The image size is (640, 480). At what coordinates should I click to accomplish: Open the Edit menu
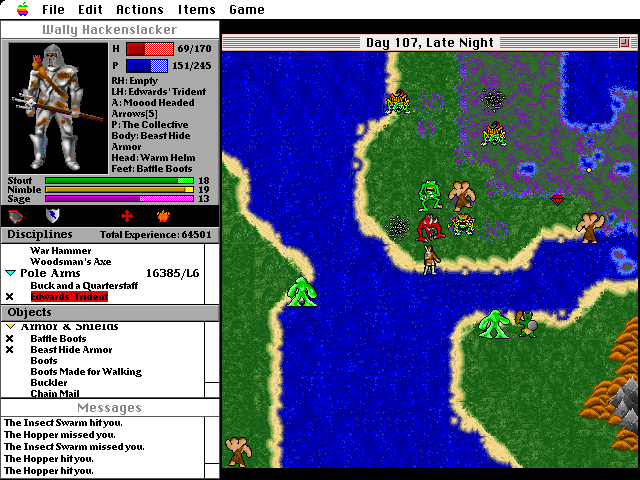pos(90,10)
